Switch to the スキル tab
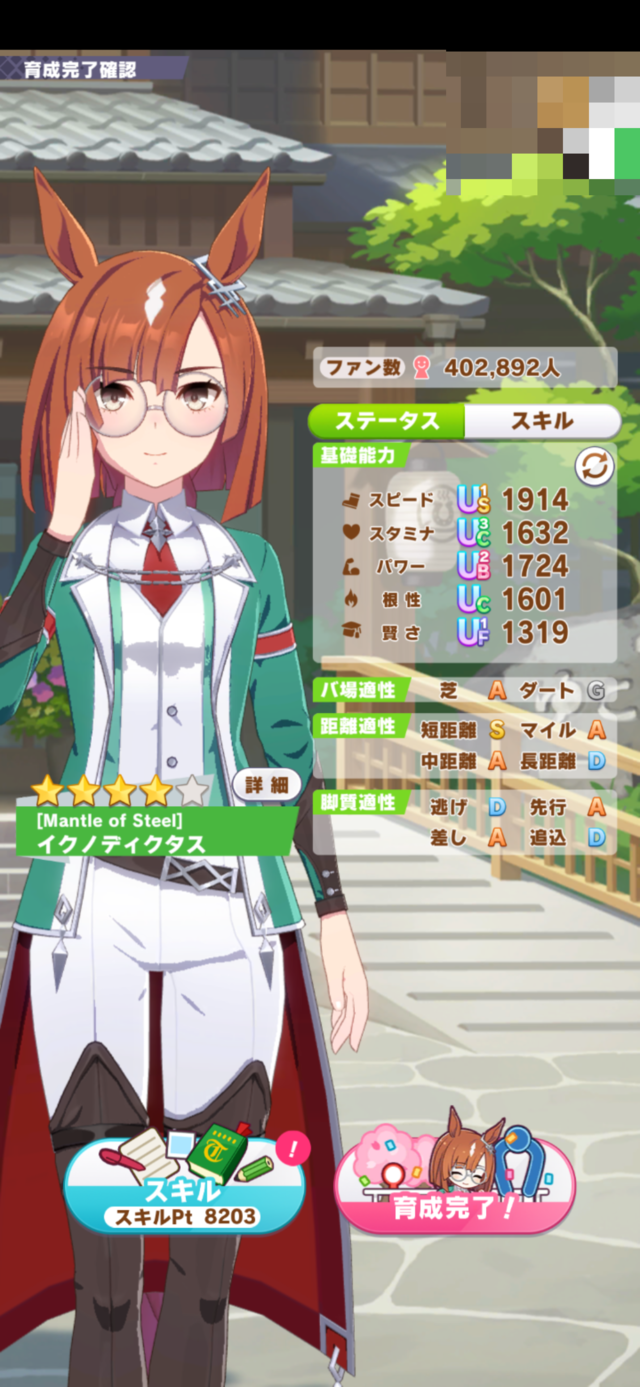Viewport: 640px width, 1387px height. (x=542, y=421)
